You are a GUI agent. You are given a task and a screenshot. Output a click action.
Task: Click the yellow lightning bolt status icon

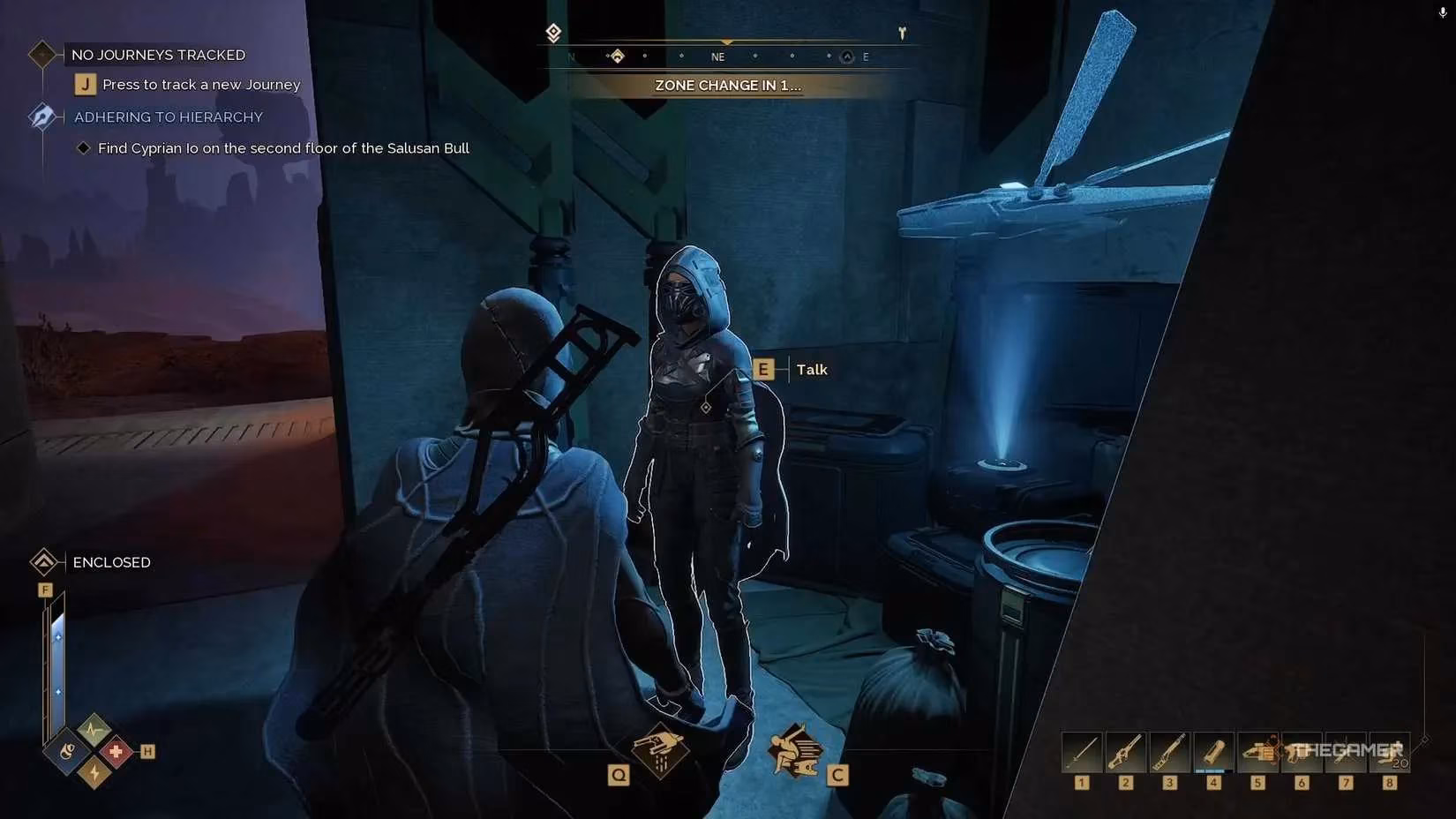coord(94,773)
